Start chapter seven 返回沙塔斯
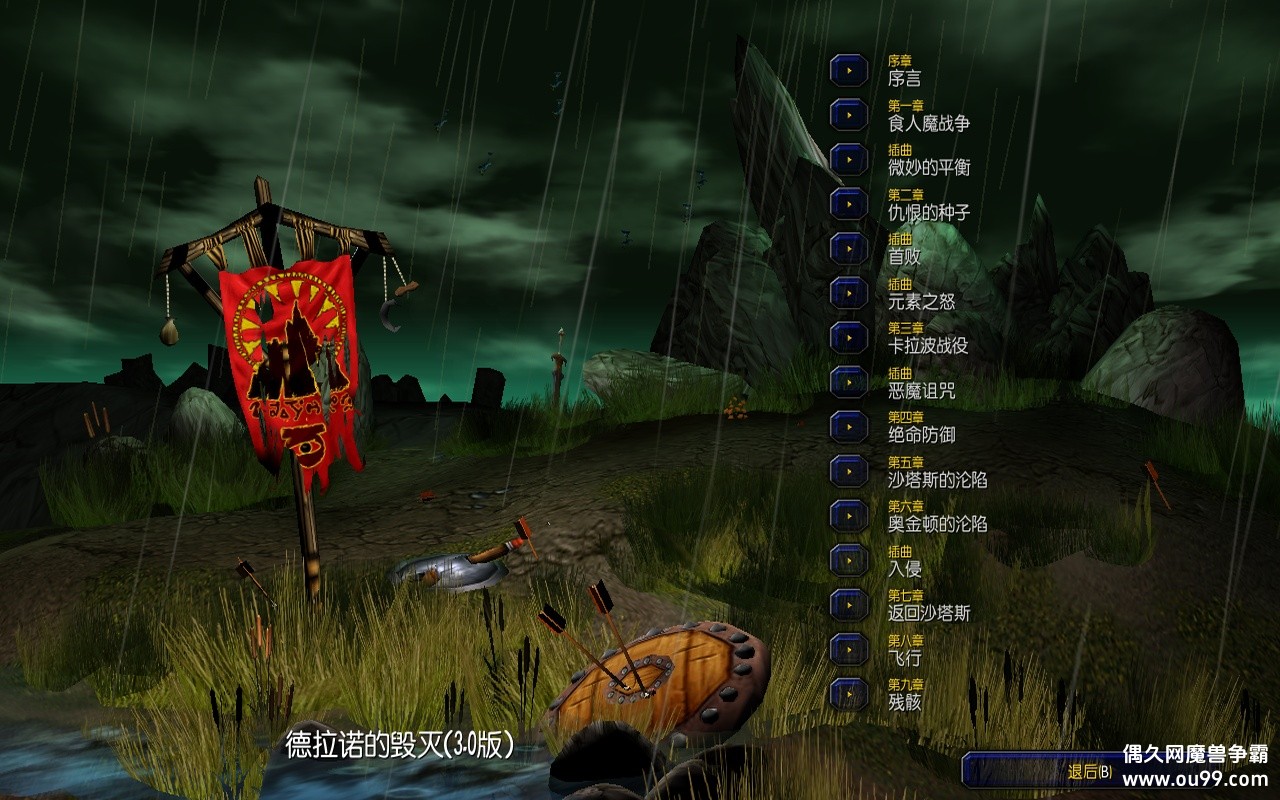The width and height of the screenshot is (1280, 800). point(849,604)
